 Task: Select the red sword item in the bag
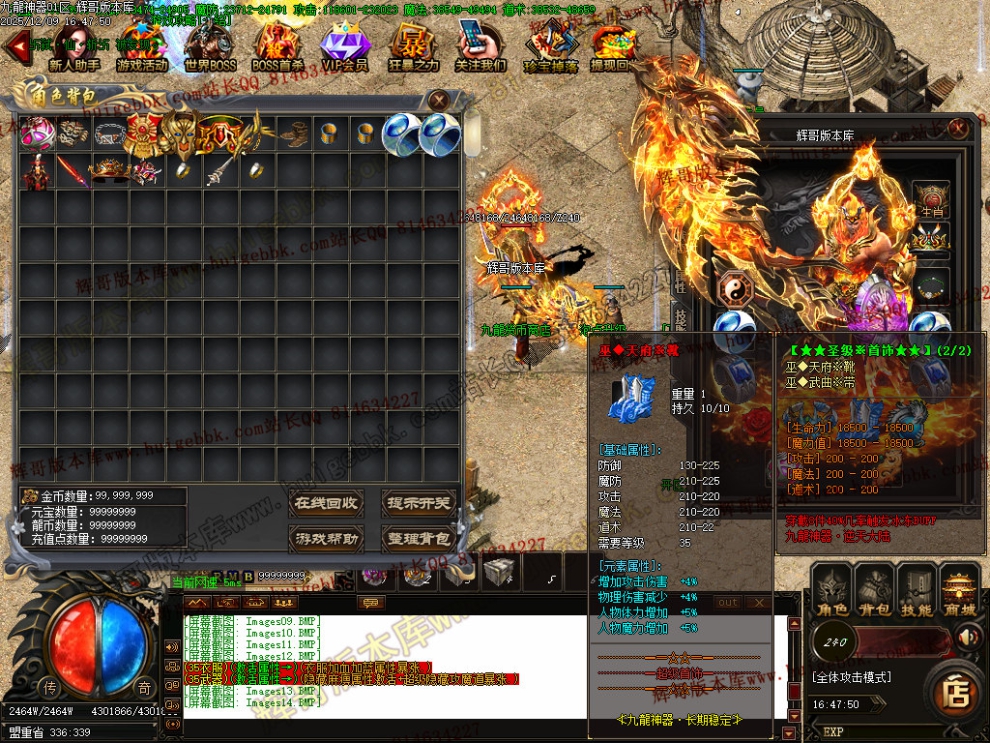click(x=73, y=171)
